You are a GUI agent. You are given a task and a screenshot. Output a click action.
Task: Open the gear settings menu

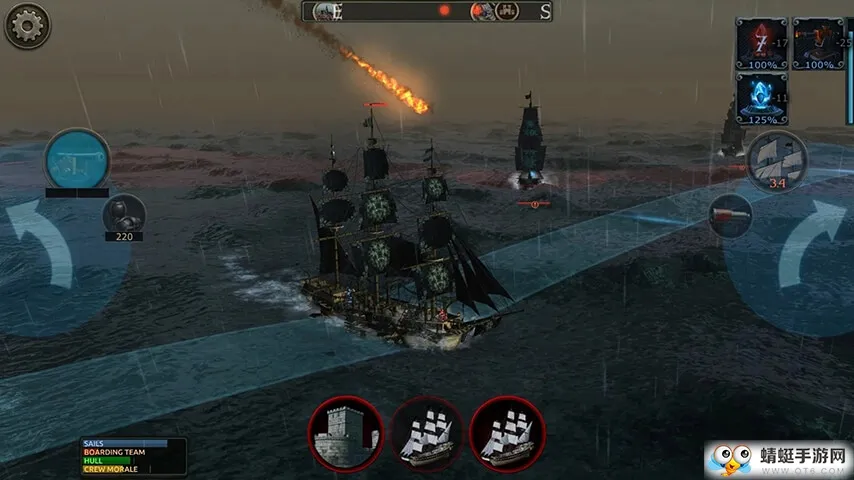tap(27, 26)
